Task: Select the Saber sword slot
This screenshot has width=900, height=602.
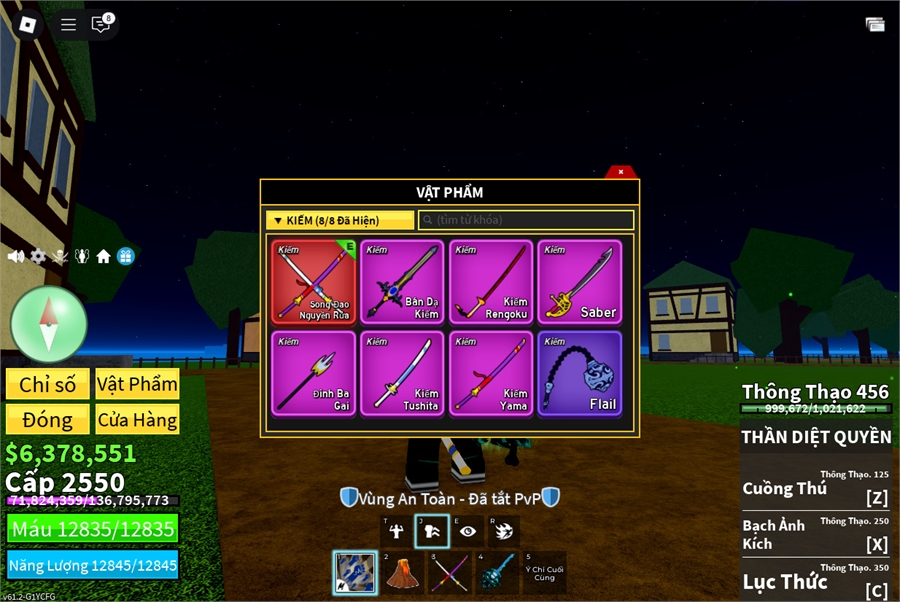Action: (x=580, y=281)
